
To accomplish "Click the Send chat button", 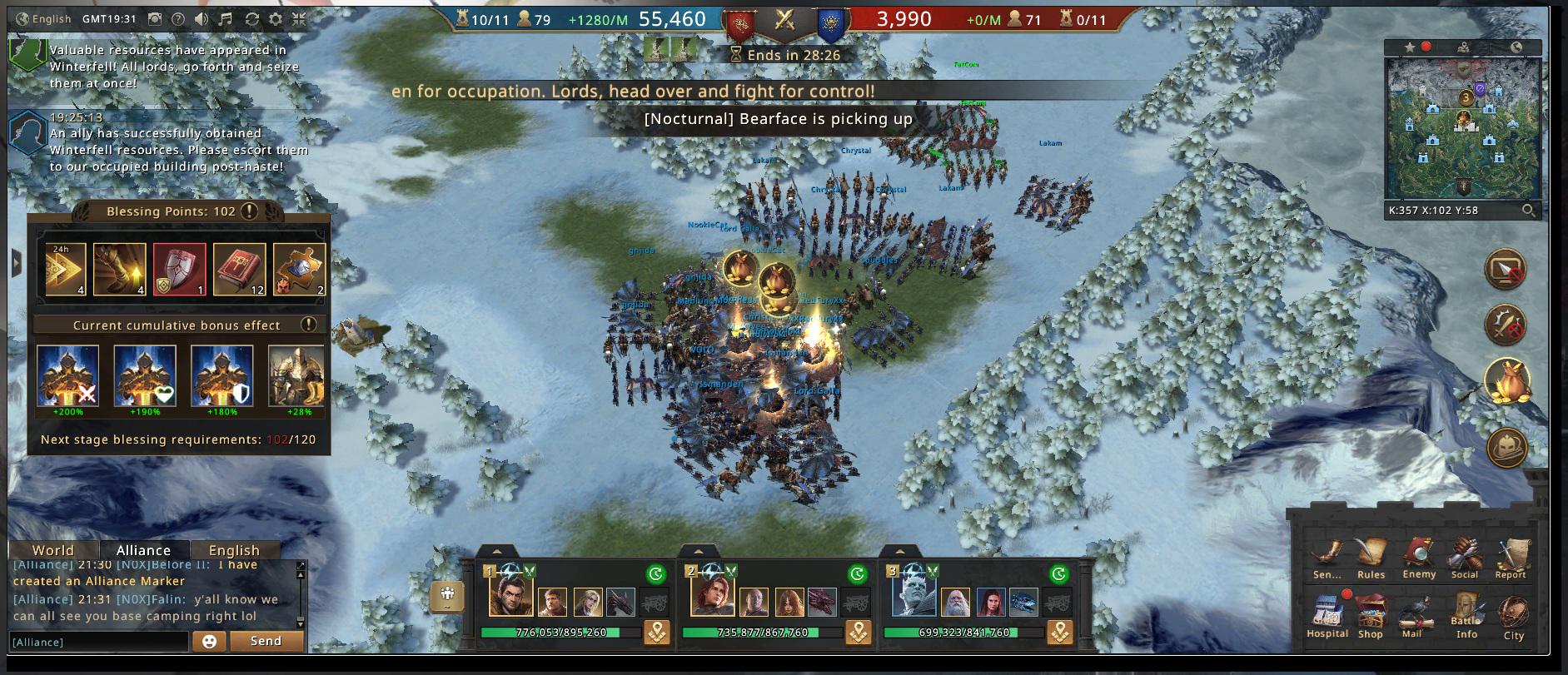I will pyautogui.click(x=266, y=641).
